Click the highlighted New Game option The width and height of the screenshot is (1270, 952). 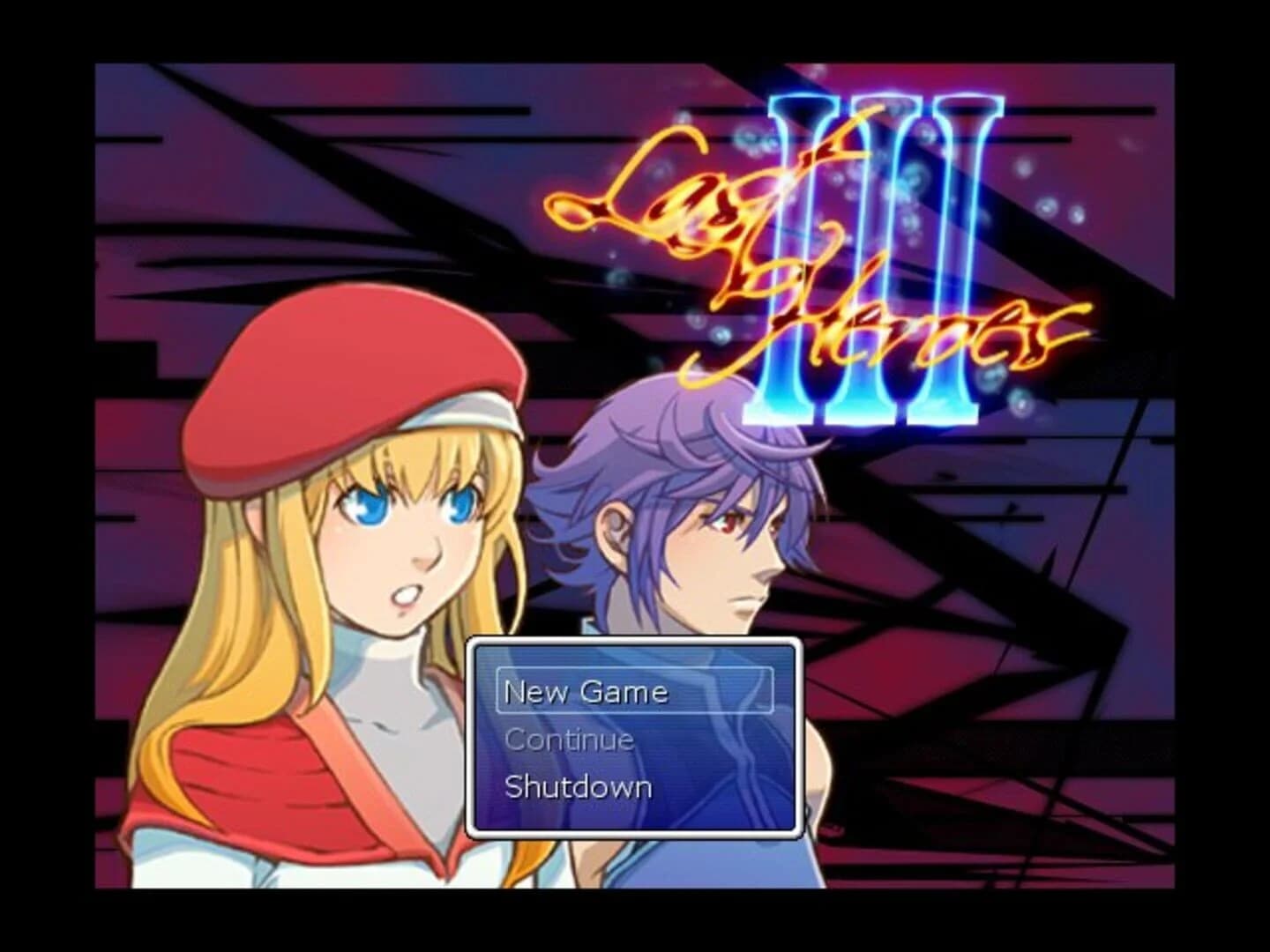586,692
